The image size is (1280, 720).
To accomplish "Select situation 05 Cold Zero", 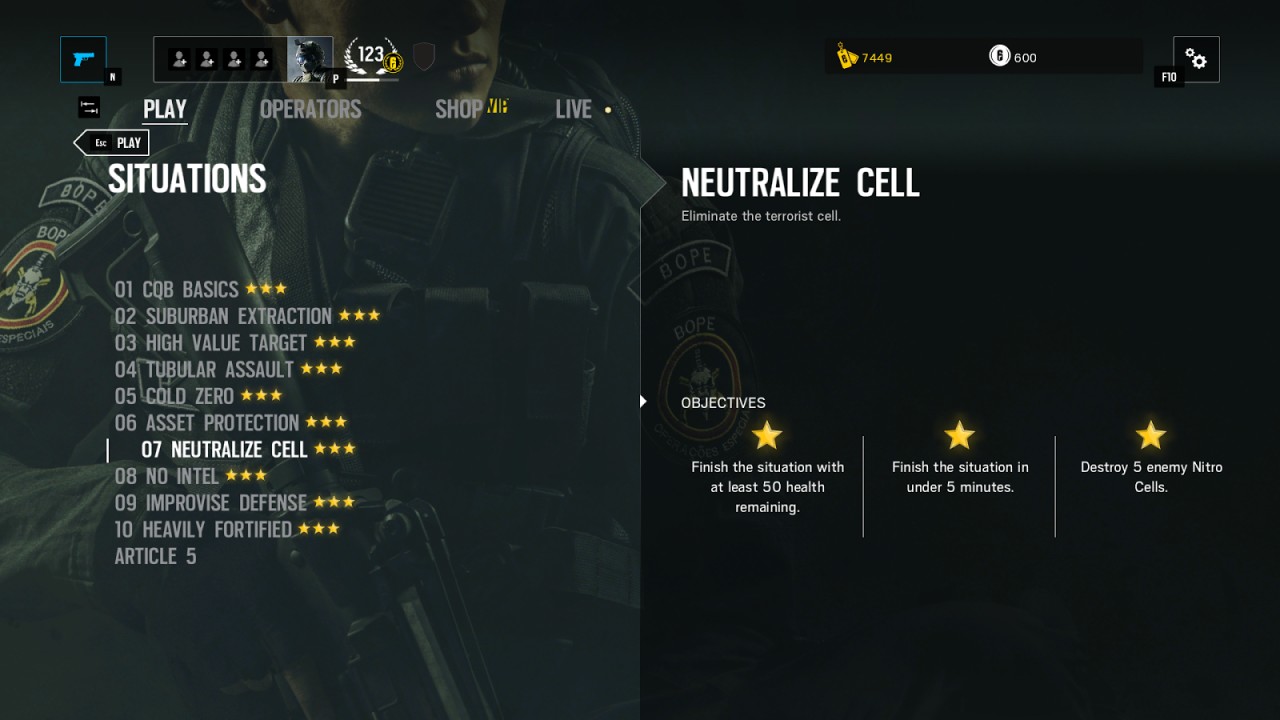I will 174,397.
